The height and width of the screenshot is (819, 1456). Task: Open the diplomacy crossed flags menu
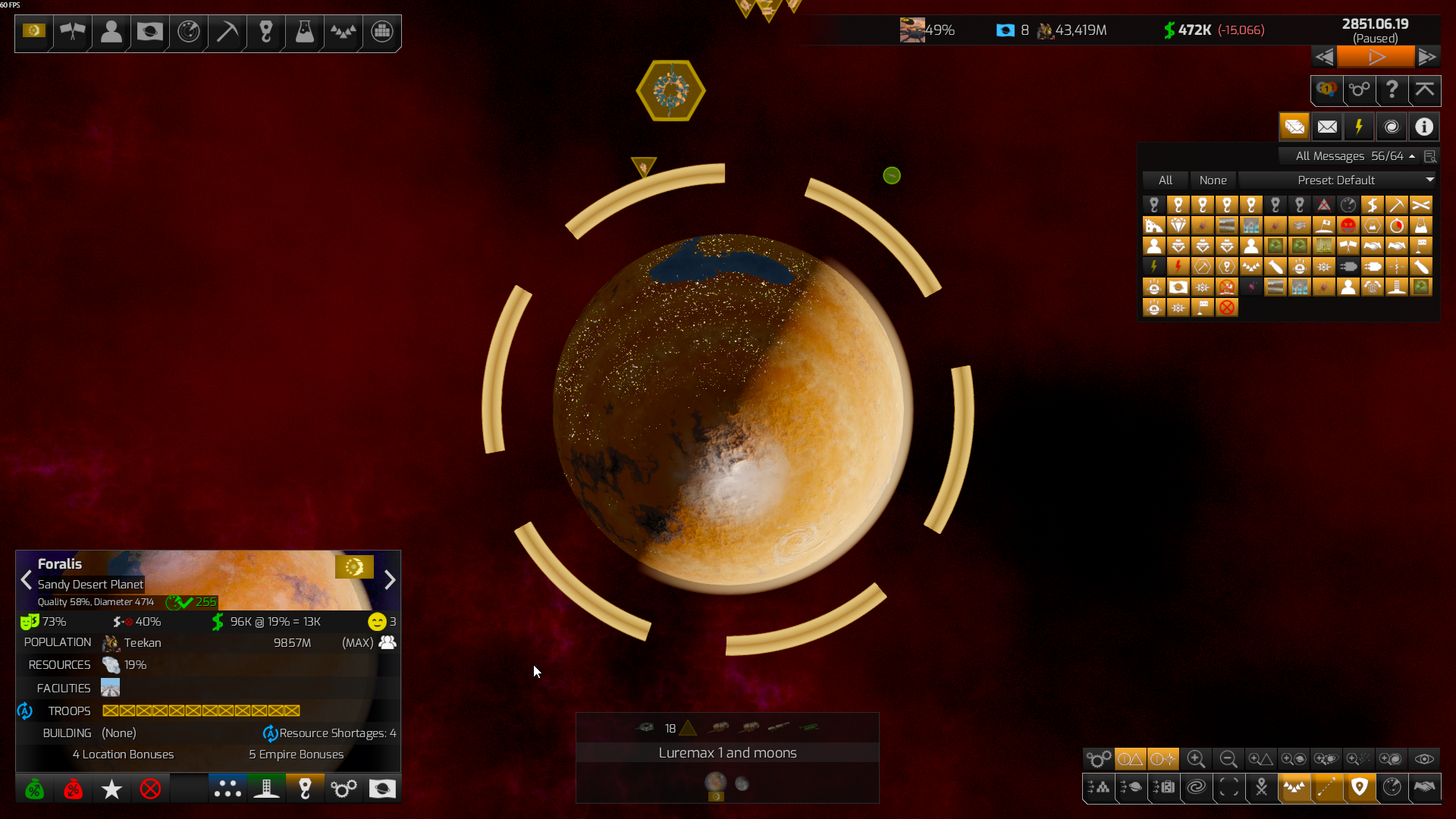(73, 32)
